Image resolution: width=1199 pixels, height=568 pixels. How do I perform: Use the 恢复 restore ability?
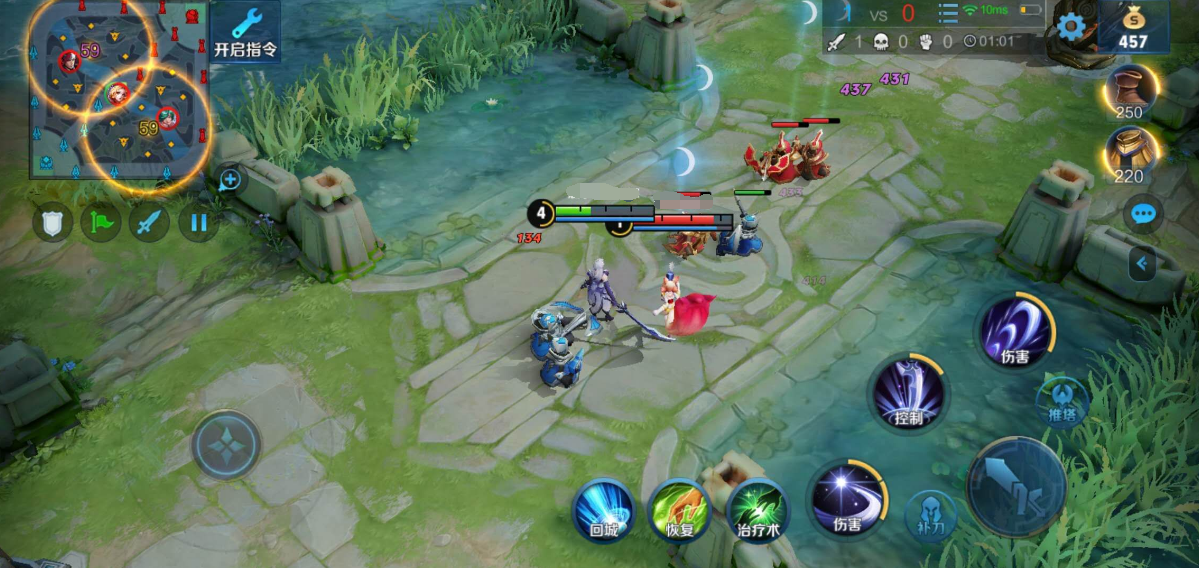click(679, 509)
